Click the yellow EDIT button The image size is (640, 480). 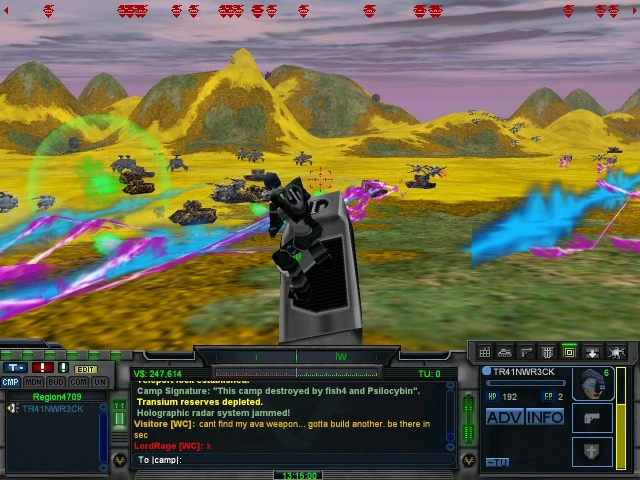click(86, 369)
